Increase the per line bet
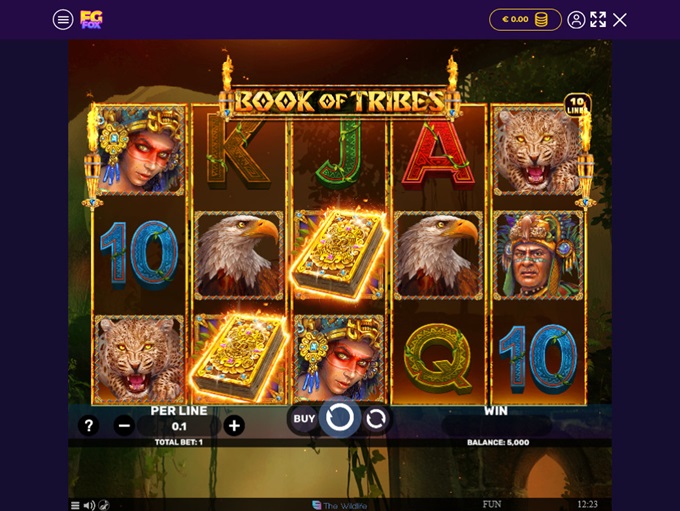 tap(234, 426)
